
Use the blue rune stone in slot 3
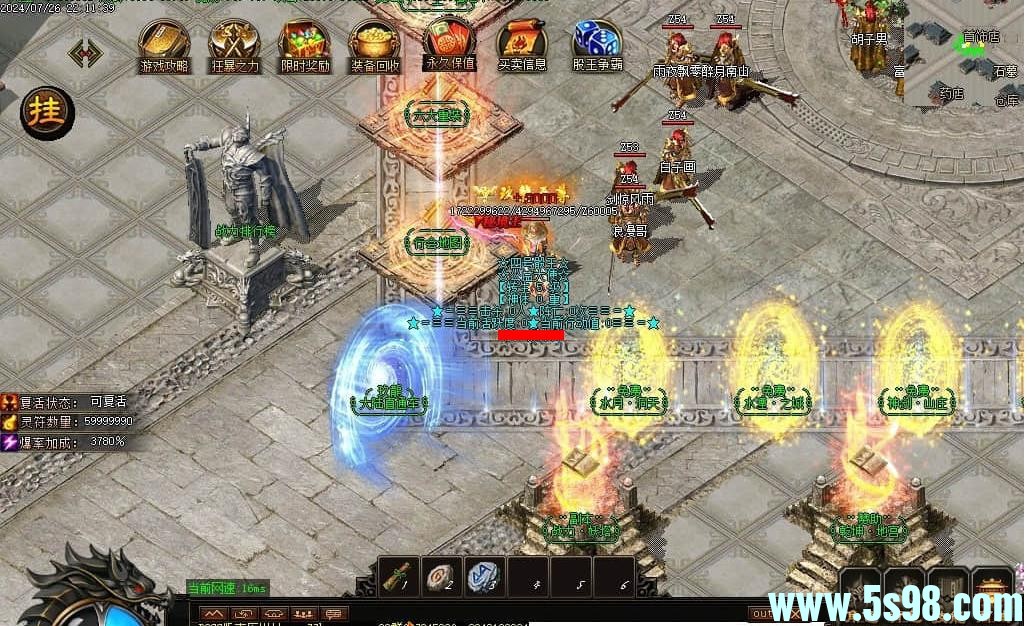point(484,577)
